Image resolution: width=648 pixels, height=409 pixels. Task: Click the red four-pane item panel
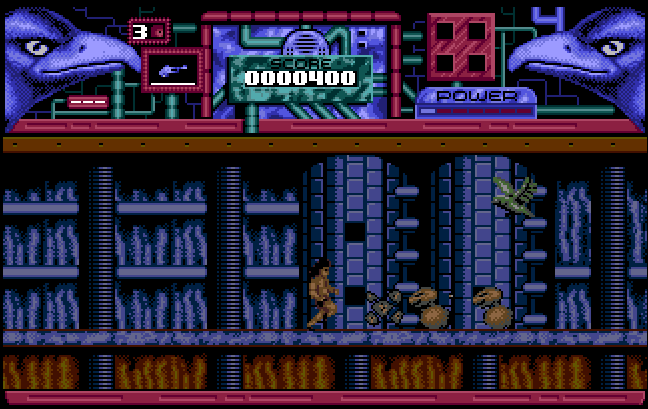pos(461,47)
